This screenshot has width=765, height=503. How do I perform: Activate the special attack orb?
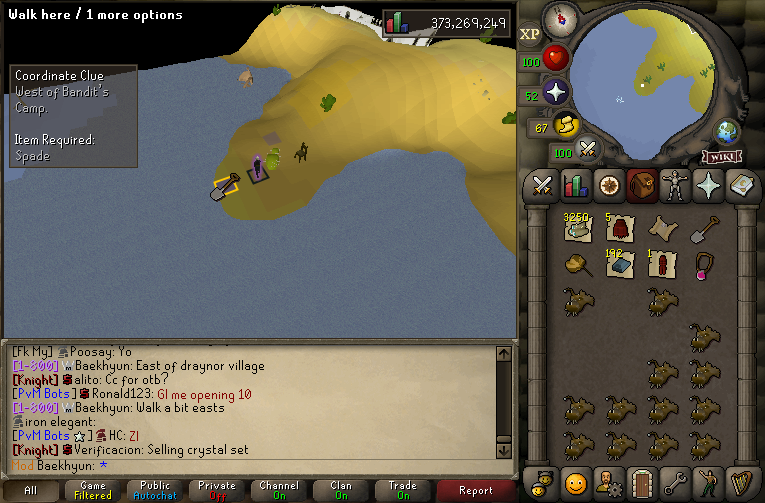[x=588, y=151]
